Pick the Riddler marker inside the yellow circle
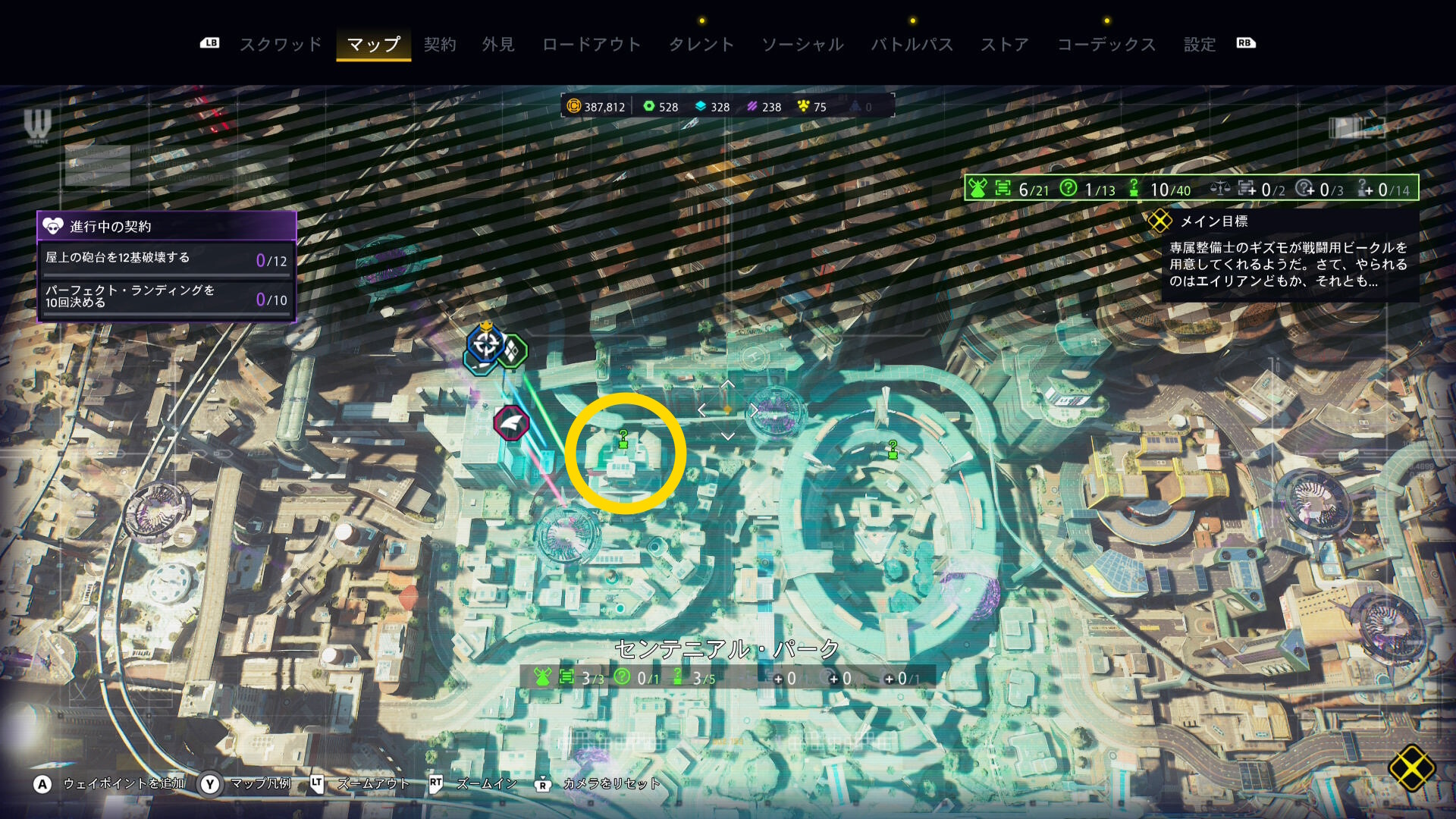 click(623, 438)
